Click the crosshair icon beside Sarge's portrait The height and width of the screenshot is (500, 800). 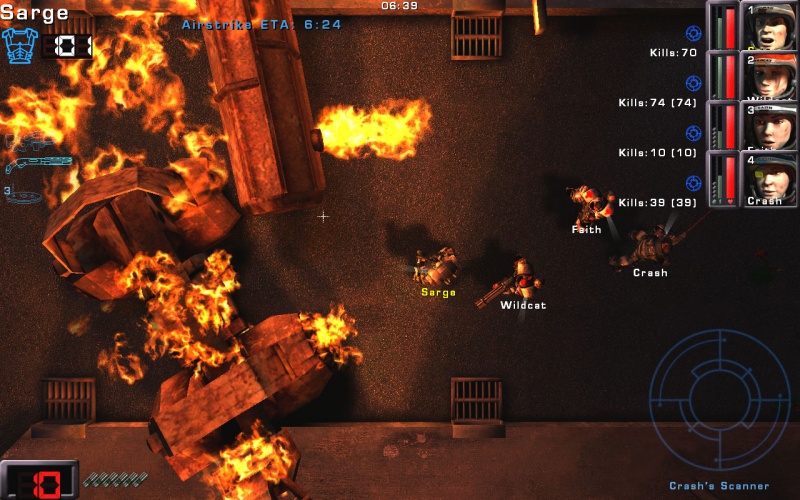tap(693, 34)
